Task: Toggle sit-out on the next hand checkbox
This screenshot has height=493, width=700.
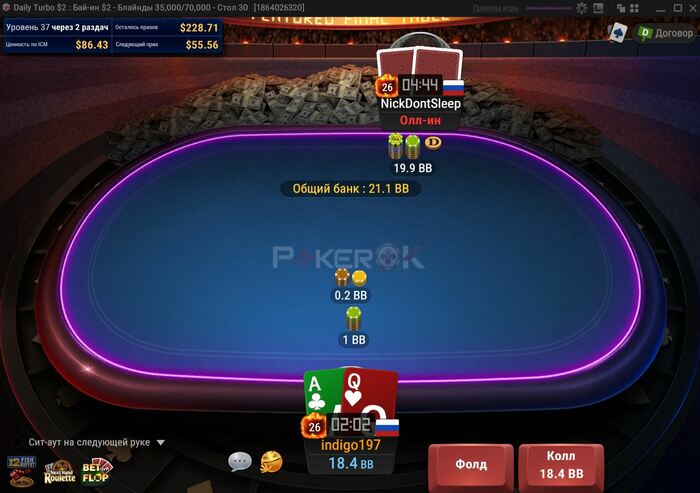Action: pyautogui.click(x=17, y=442)
